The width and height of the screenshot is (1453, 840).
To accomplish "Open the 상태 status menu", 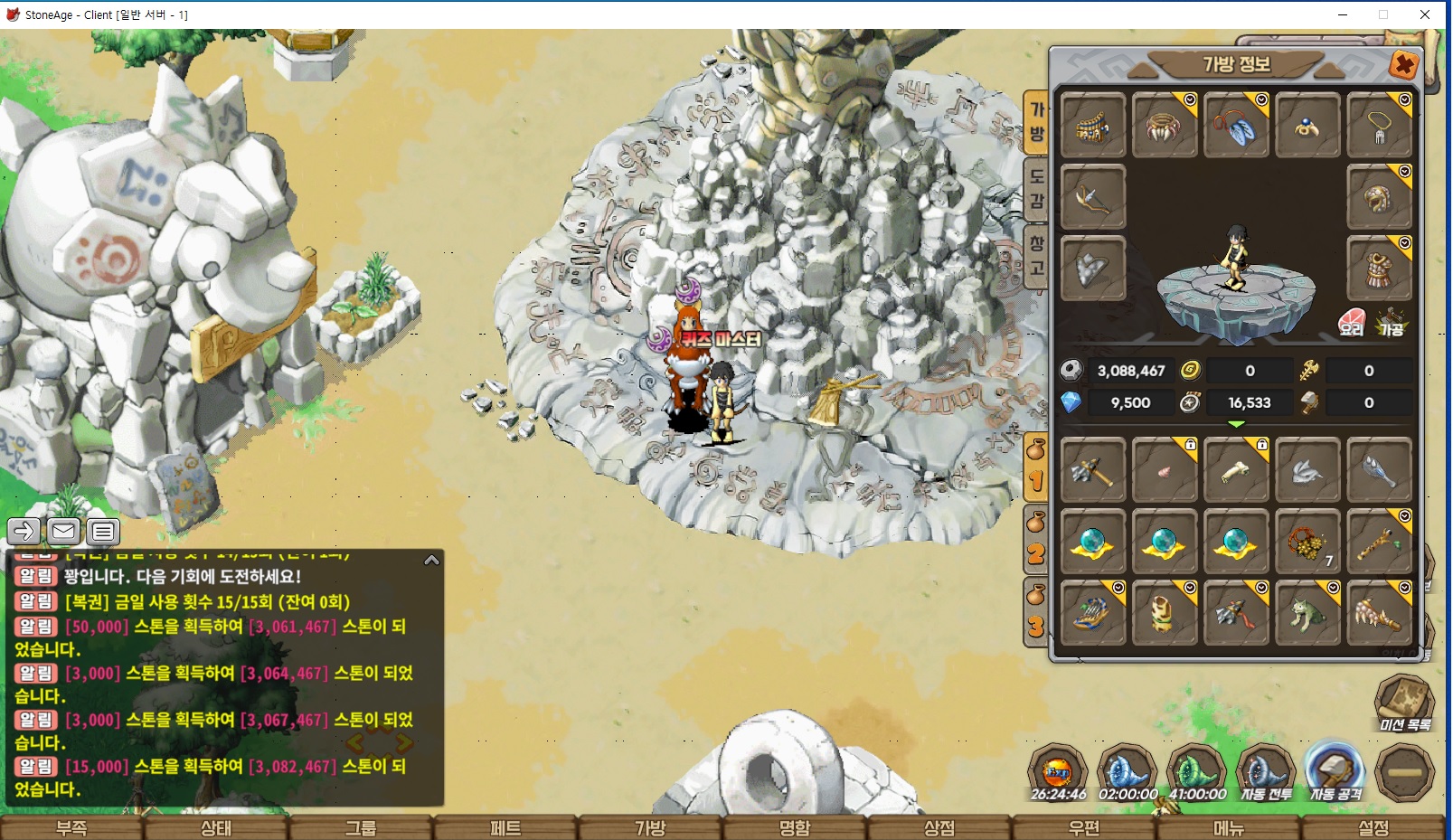I will [x=216, y=827].
